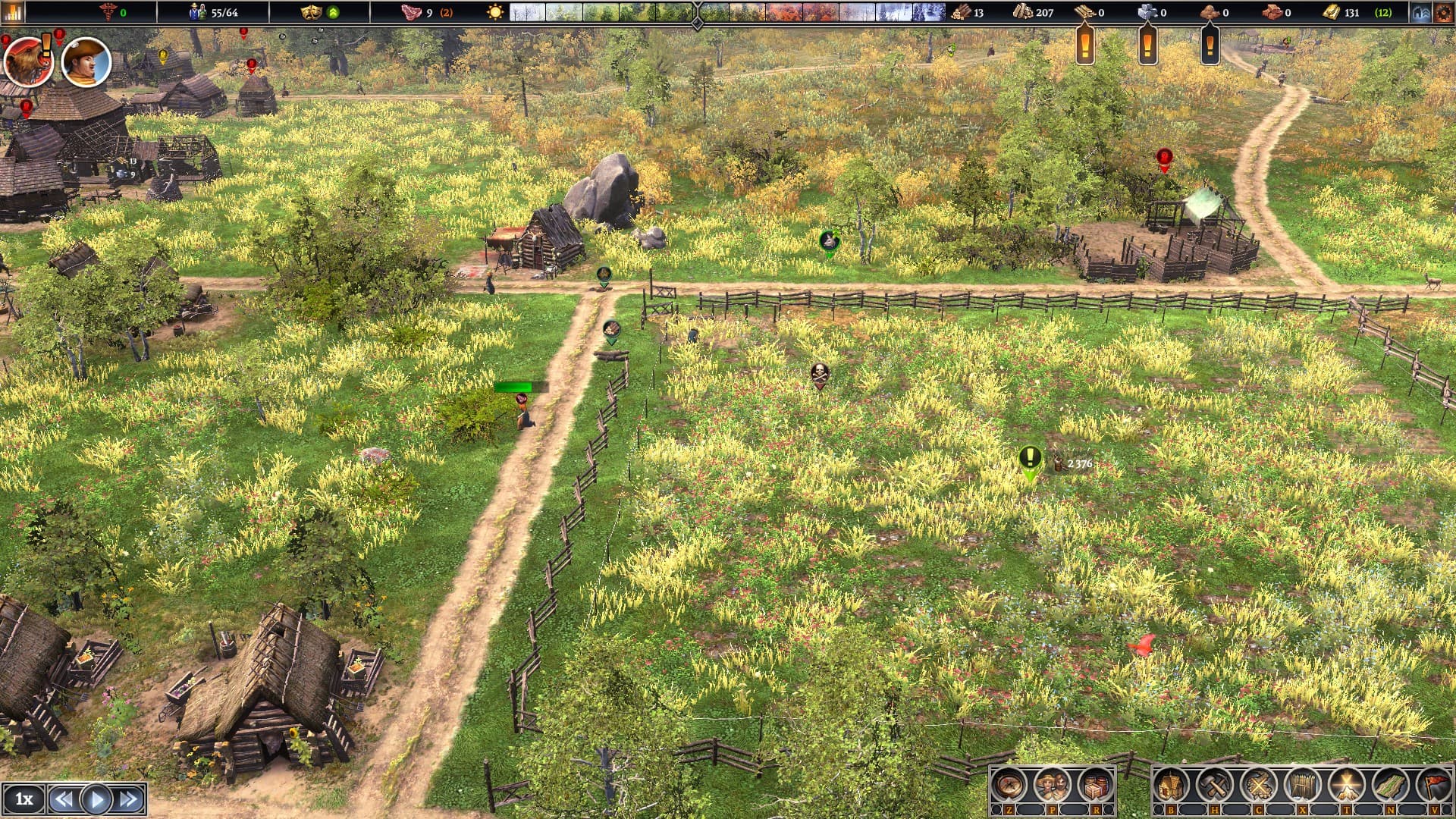1456x819 pixels.
Task: Choose the crossed-out bush clearing tool
Action: (1258, 786)
